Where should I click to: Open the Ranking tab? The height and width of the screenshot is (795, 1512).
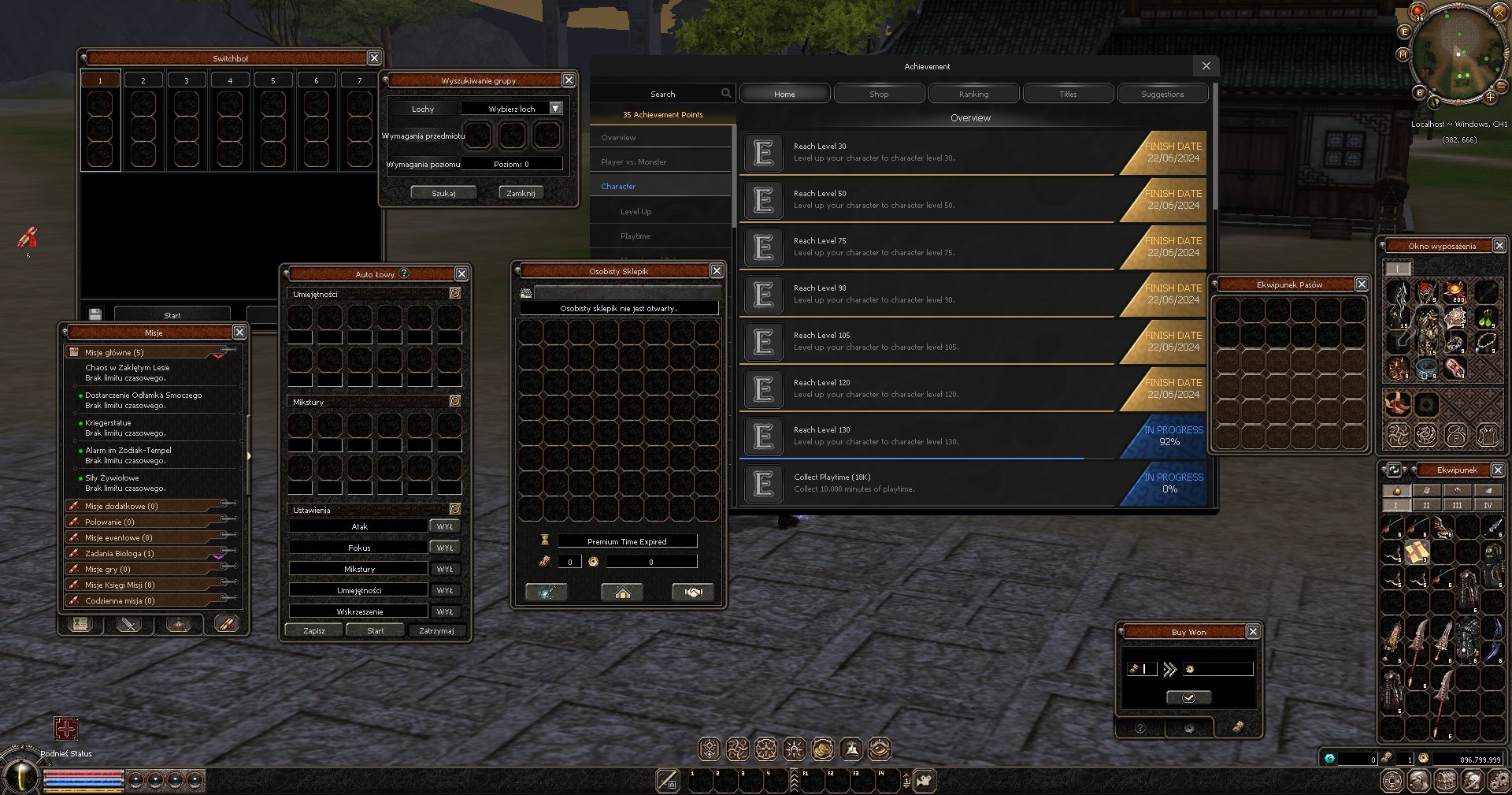pos(973,94)
